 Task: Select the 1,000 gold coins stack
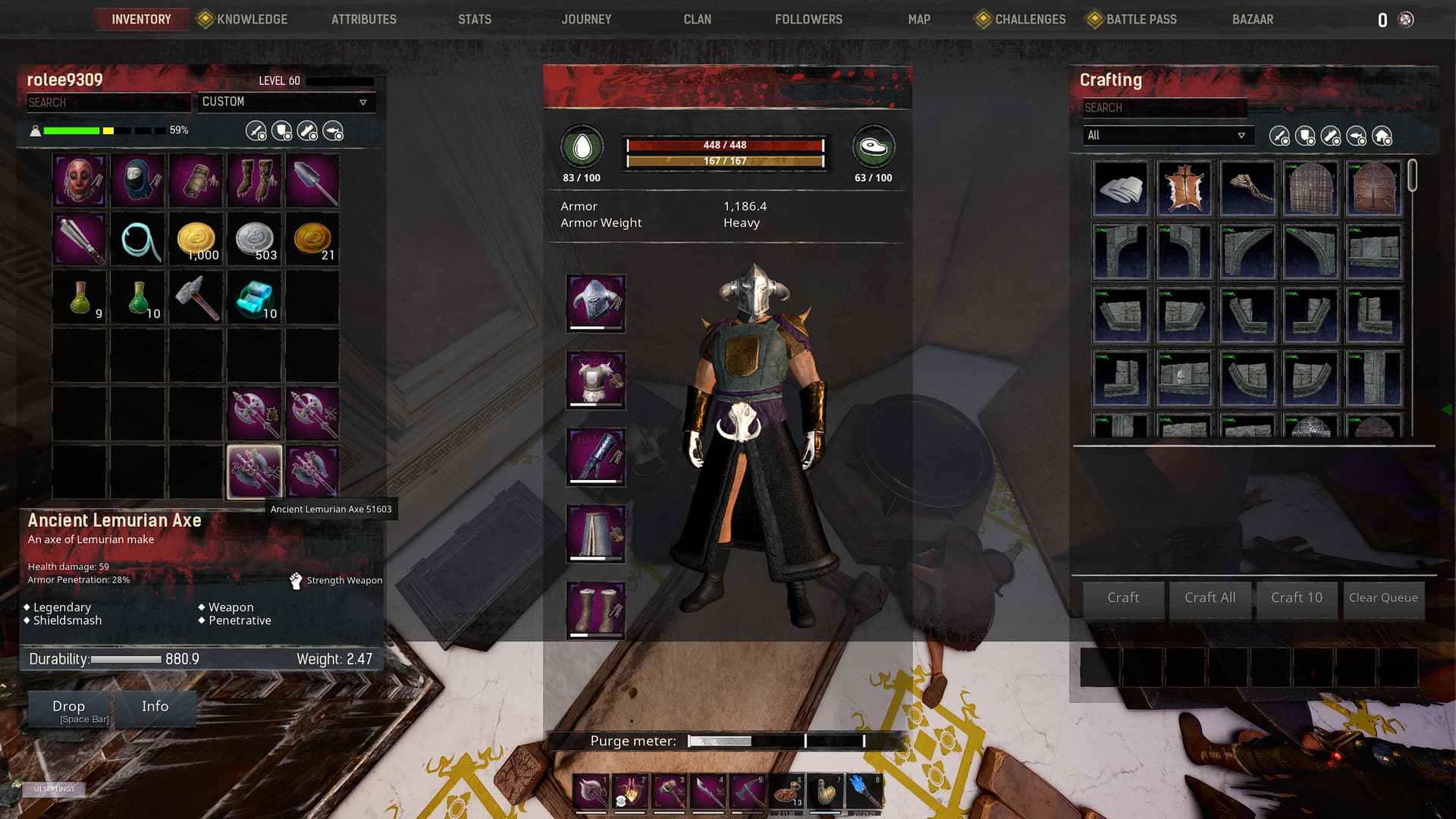coord(196,240)
